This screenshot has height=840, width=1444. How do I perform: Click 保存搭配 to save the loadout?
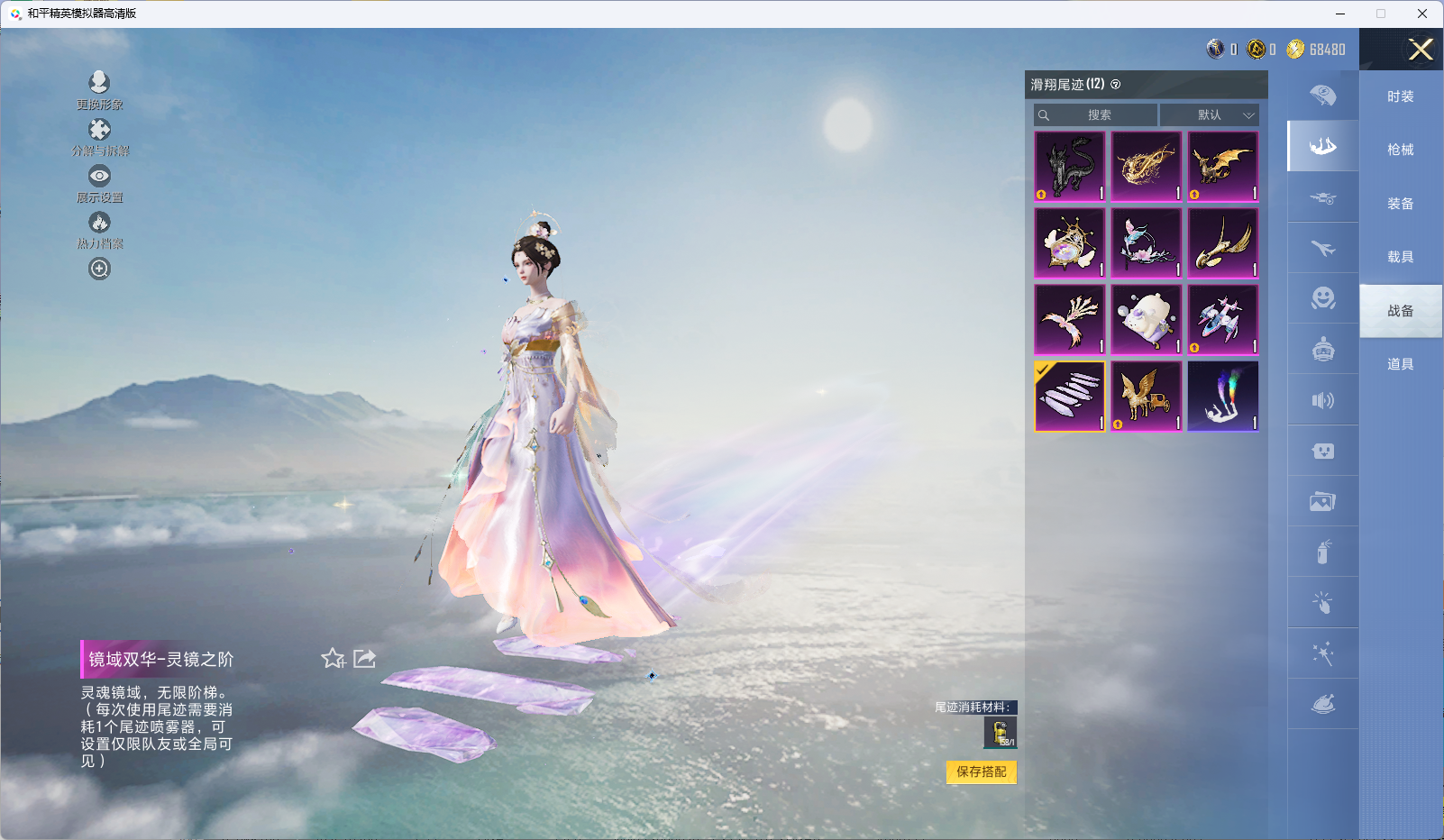click(982, 772)
